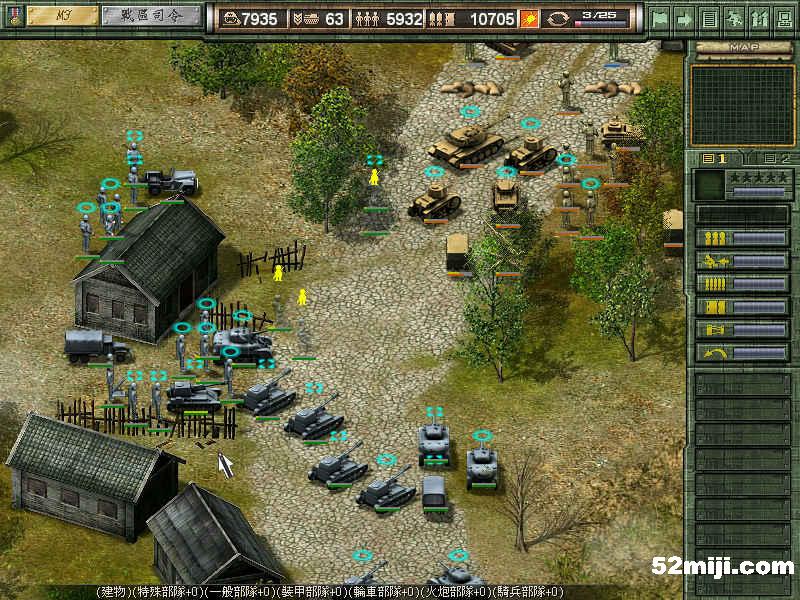Click the gold M3 nameplate
The width and height of the screenshot is (800, 600).
pyautogui.click(x=61, y=16)
